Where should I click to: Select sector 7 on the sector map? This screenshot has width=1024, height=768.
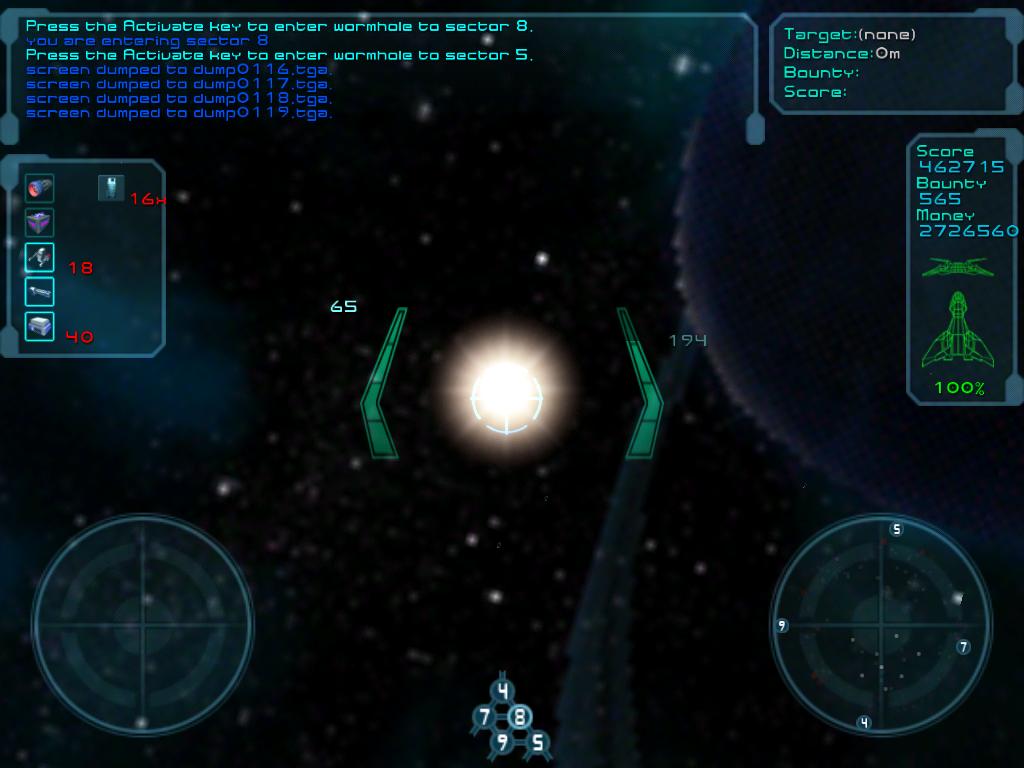[485, 717]
